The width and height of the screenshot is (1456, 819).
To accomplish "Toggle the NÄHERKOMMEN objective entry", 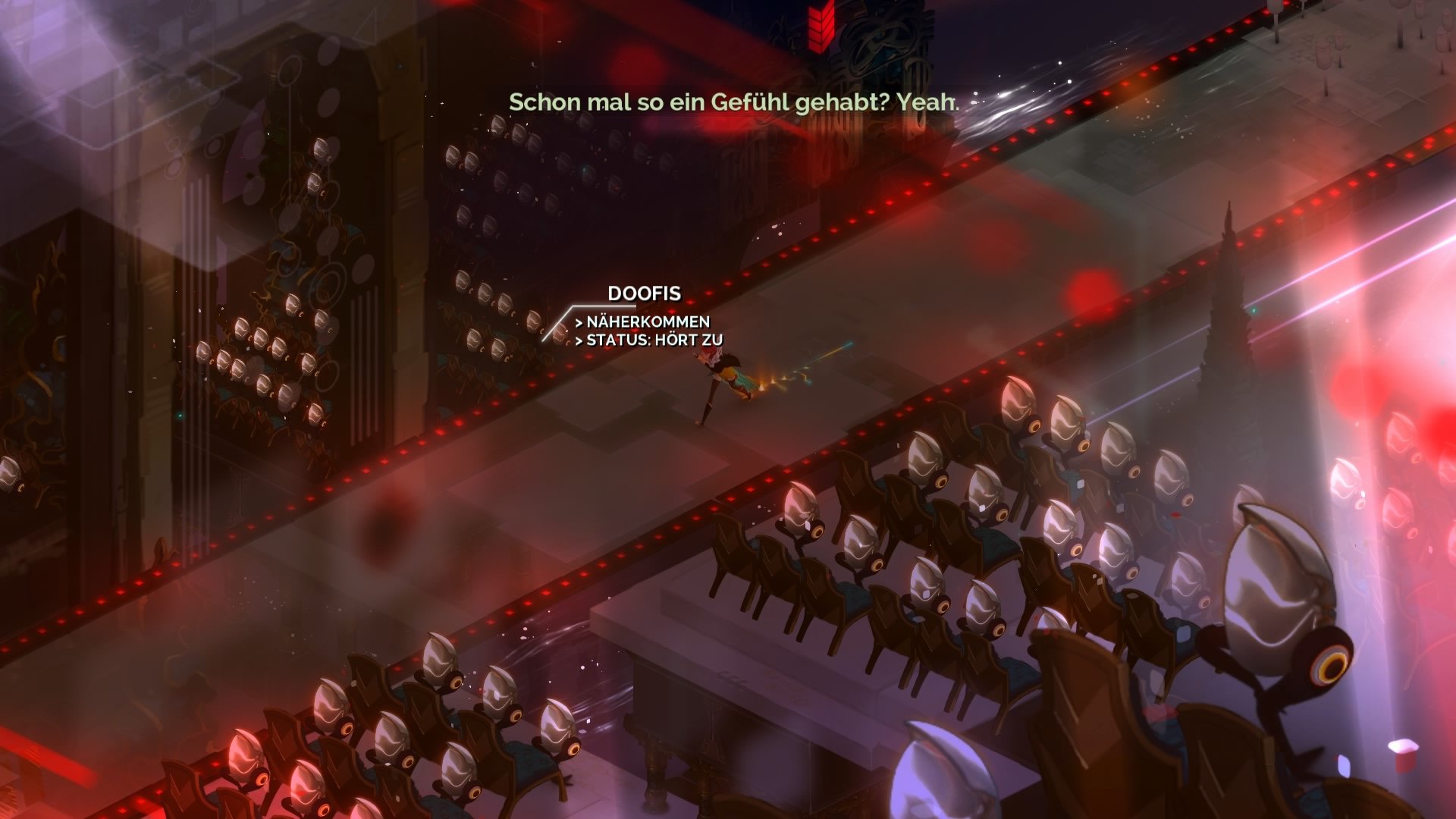I will coord(643,321).
